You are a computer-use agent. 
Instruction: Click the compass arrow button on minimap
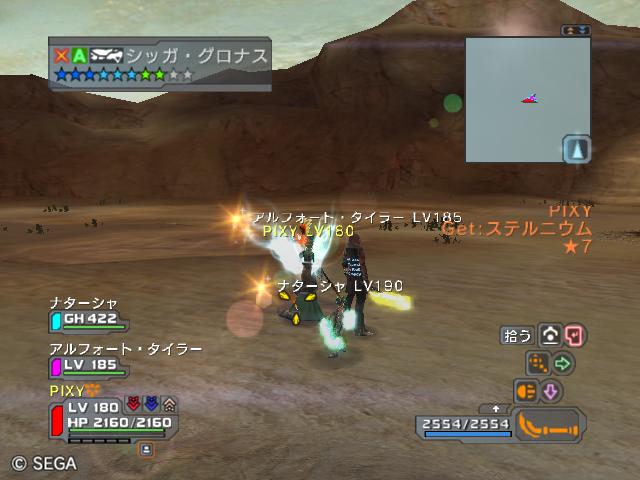pyautogui.click(x=577, y=150)
